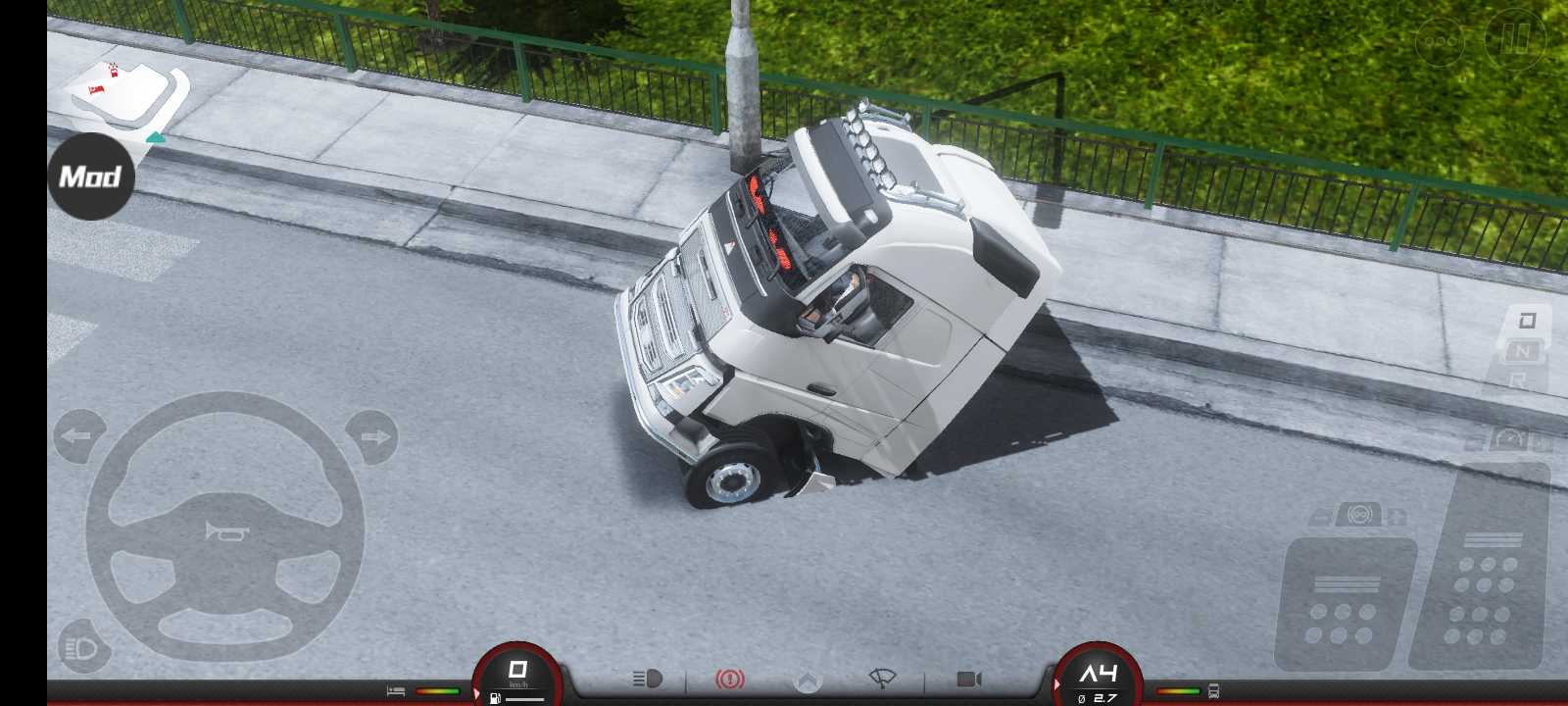Activate the left turn signal arrow
1568x706 pixels.
point(78,436)
